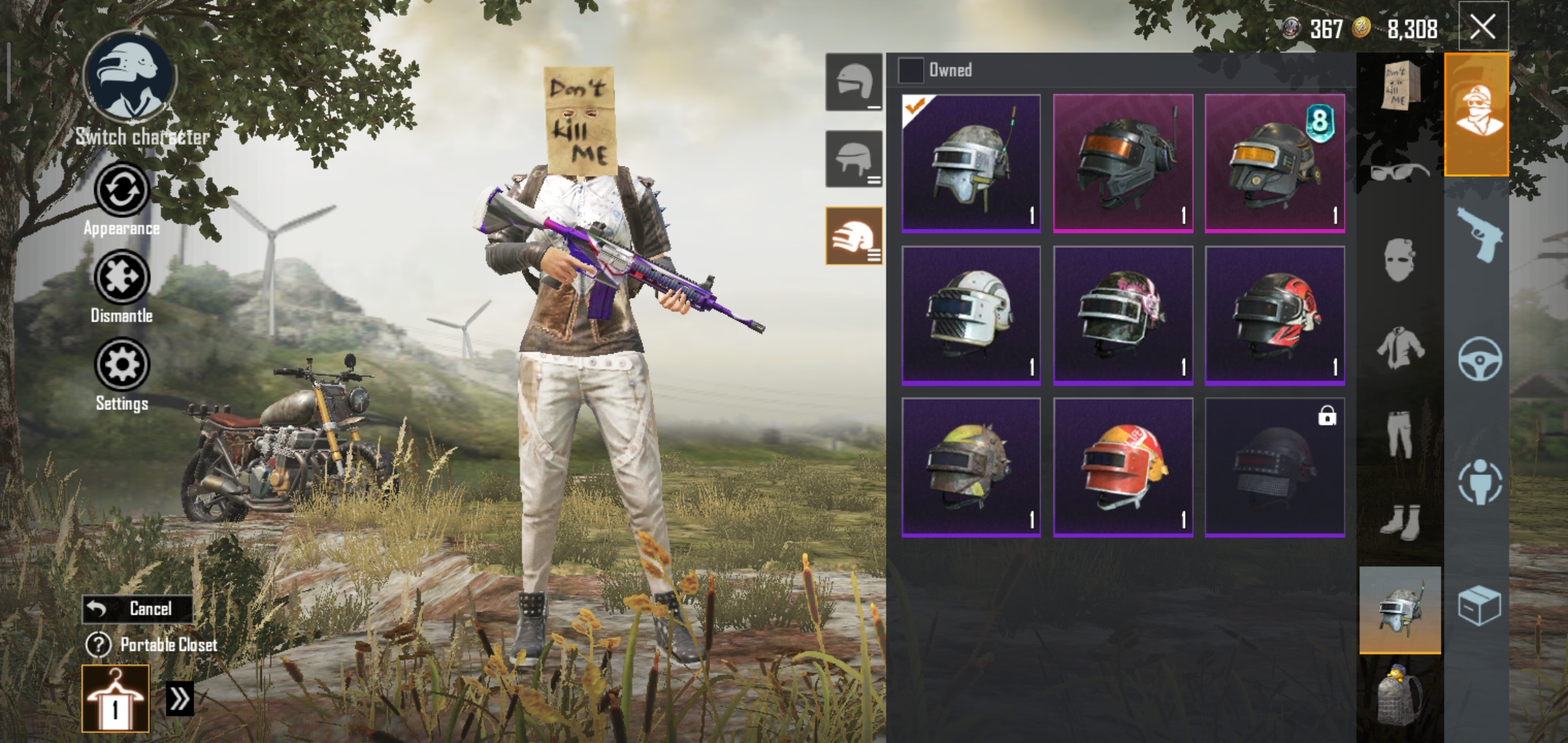Close the inventory screen
Screen dimensions: 1568x743
coord(1483,28)
